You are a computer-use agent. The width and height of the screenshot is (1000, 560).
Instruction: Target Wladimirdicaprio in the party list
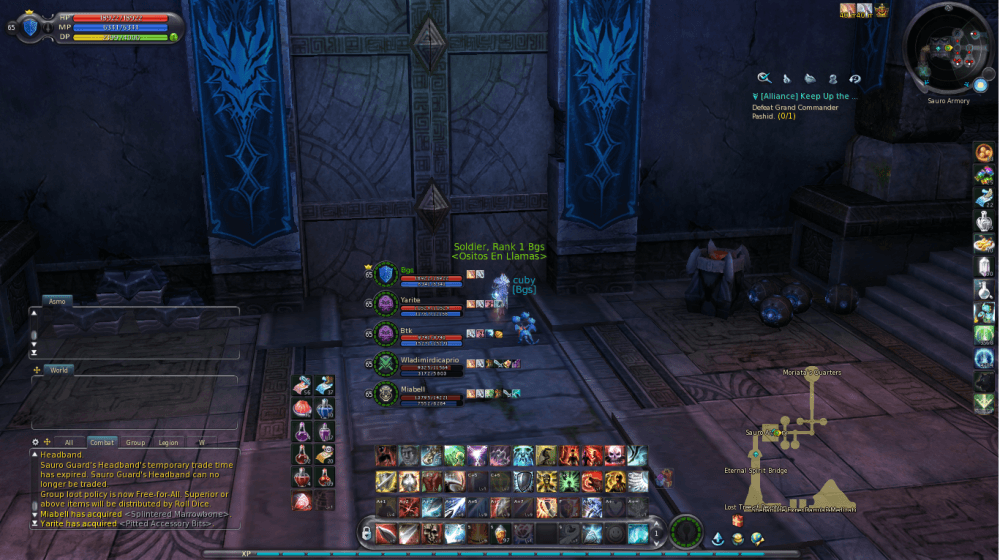pyautogui.click(x=386, y=362)
